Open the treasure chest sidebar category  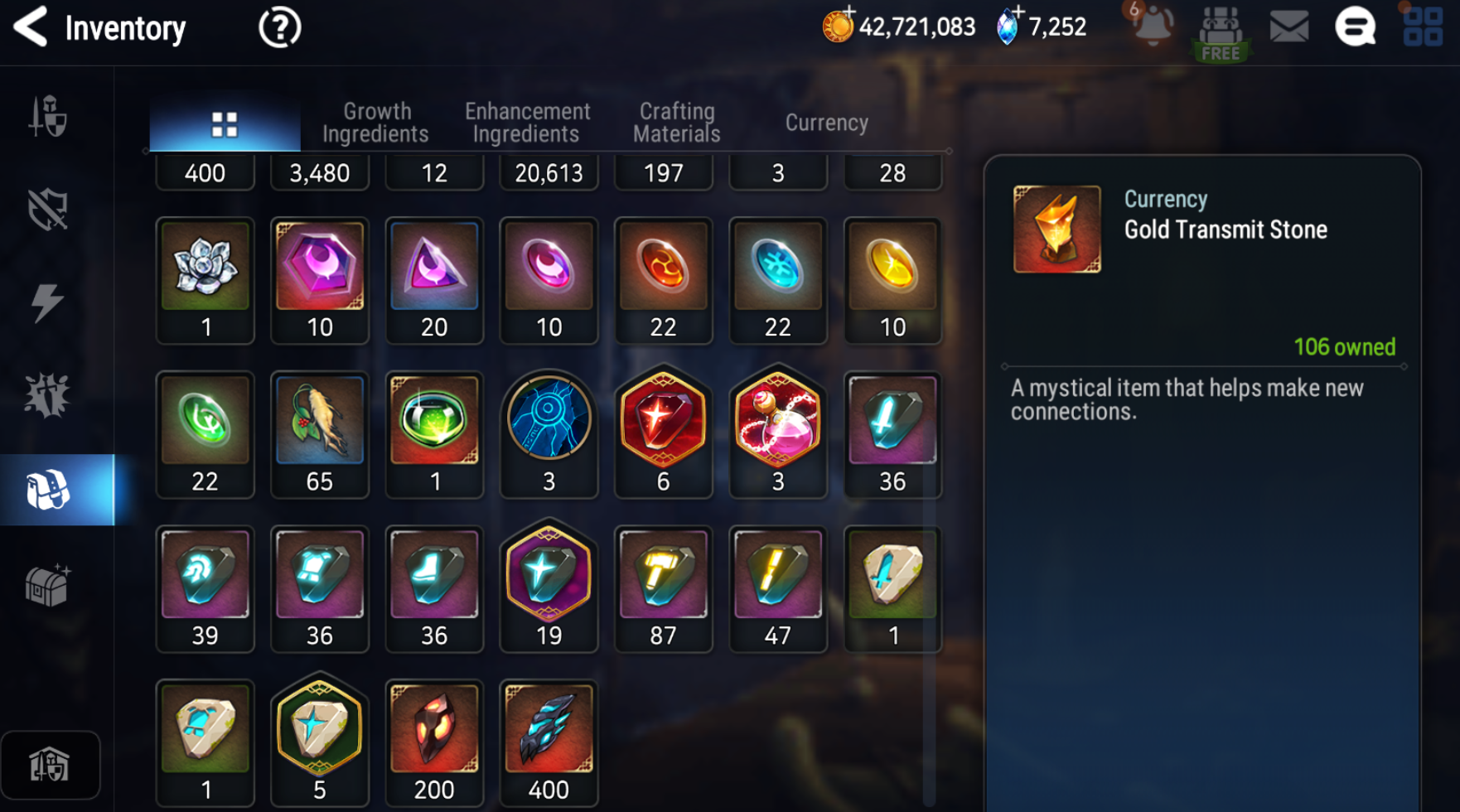click(47, 586)
